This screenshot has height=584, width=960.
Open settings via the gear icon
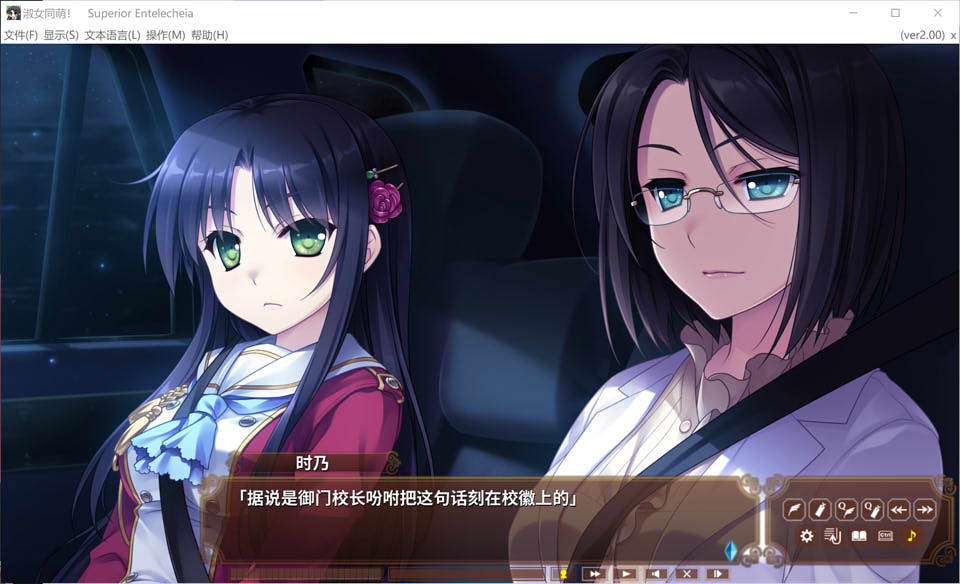click(x=806, y=536)
